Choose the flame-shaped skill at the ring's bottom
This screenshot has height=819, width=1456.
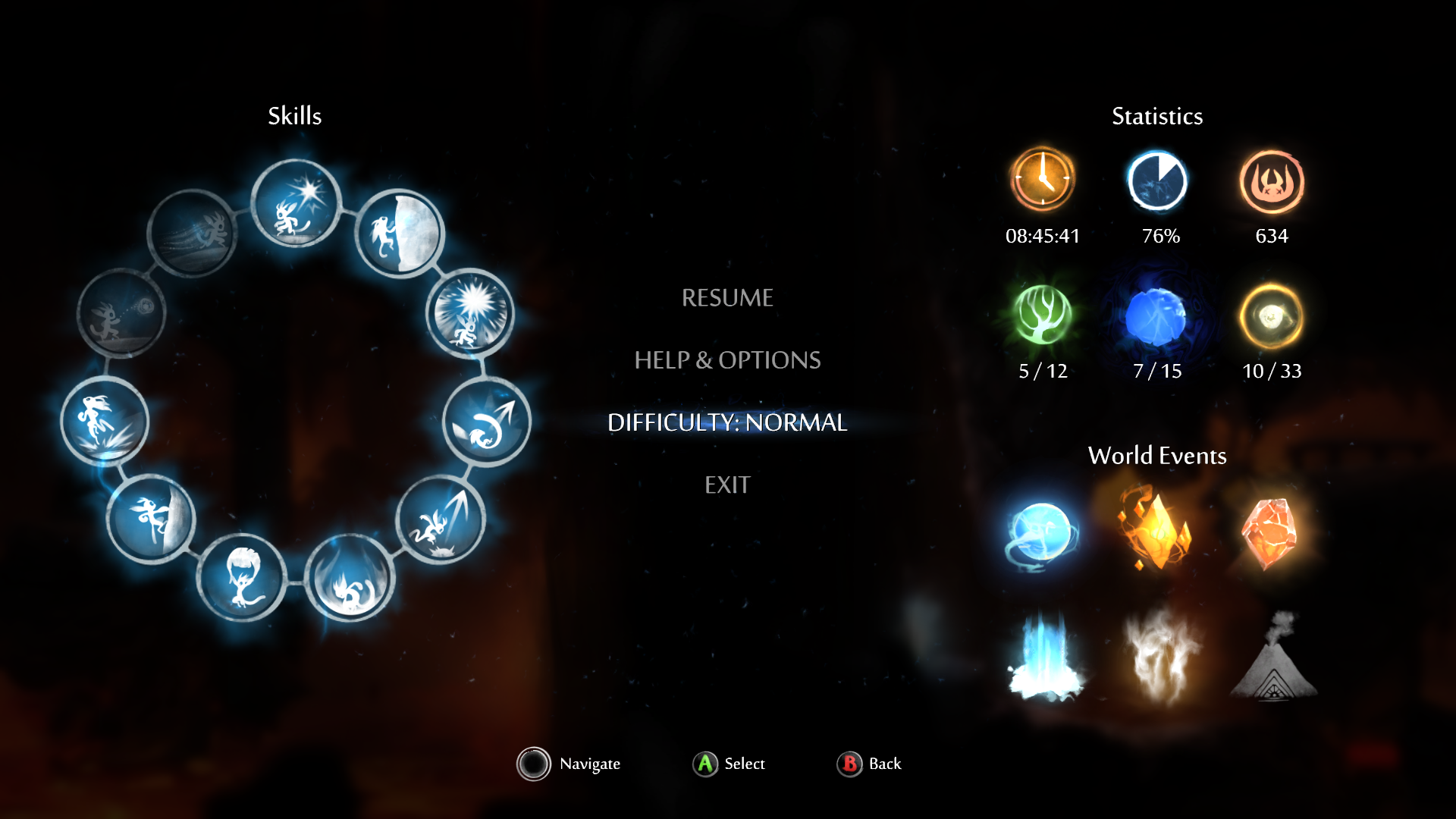(350, 578)
